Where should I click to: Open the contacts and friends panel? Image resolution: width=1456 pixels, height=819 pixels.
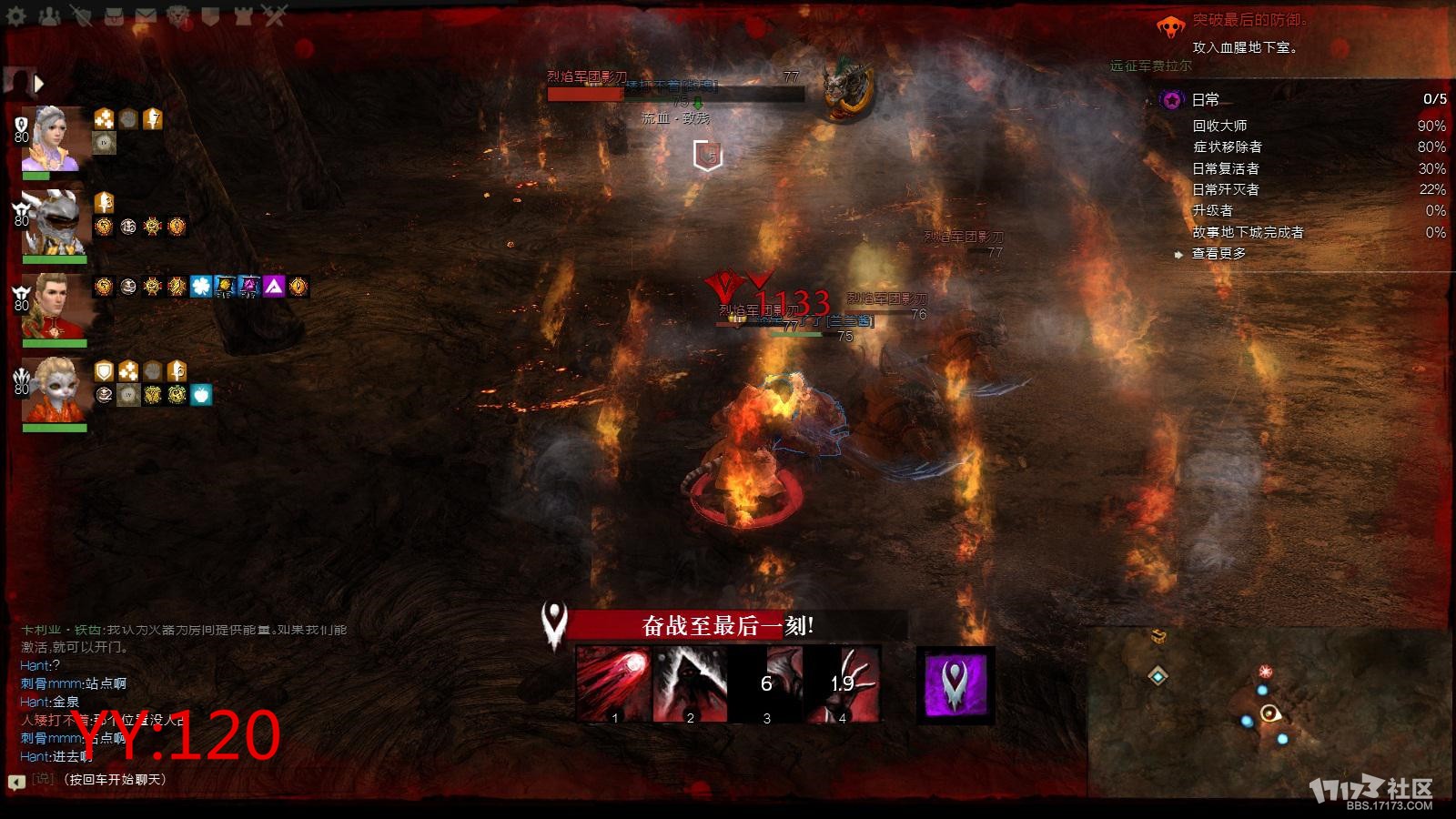[x=49, y=15]
